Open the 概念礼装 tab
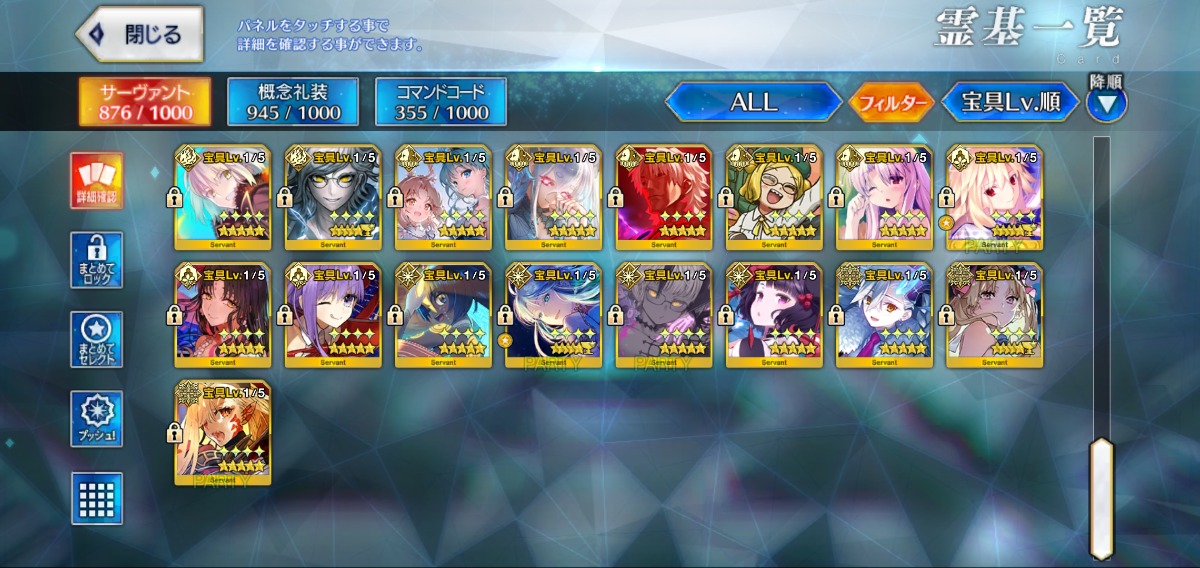Viewport: 1200px width, 568px height. [x=293, y=101]
